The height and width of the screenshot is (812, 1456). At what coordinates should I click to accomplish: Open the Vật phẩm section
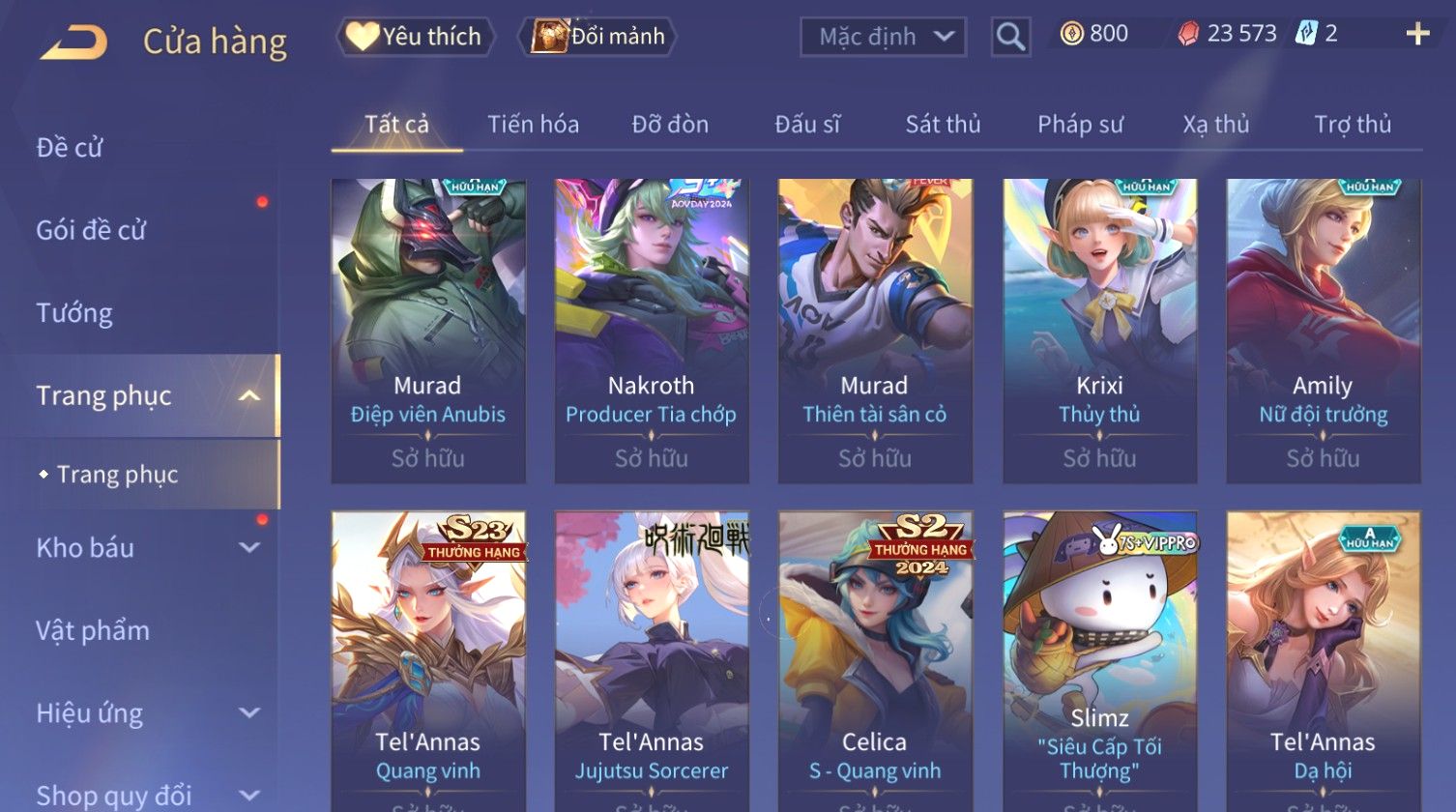(x=93, y=631)
